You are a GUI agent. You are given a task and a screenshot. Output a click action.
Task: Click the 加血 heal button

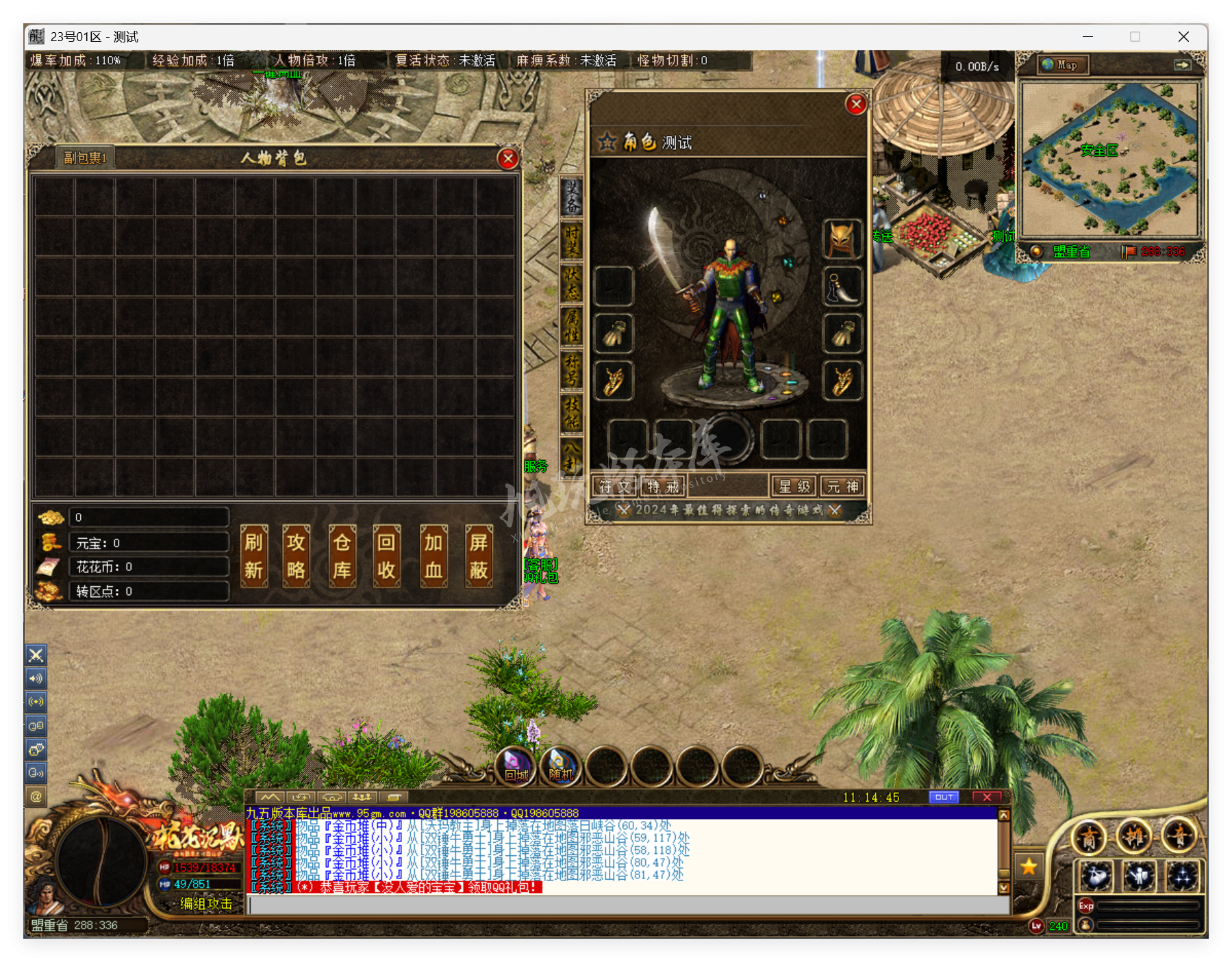pos(433,556)
